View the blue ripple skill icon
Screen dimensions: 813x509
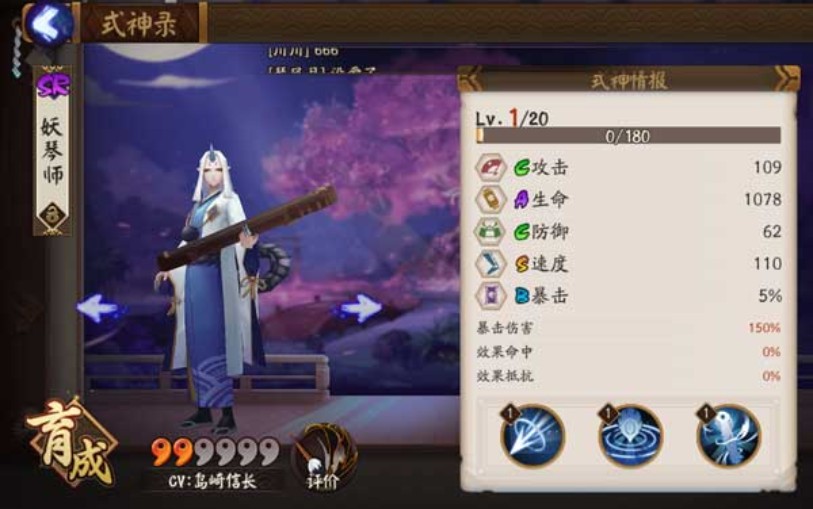[x=630, y=437]
